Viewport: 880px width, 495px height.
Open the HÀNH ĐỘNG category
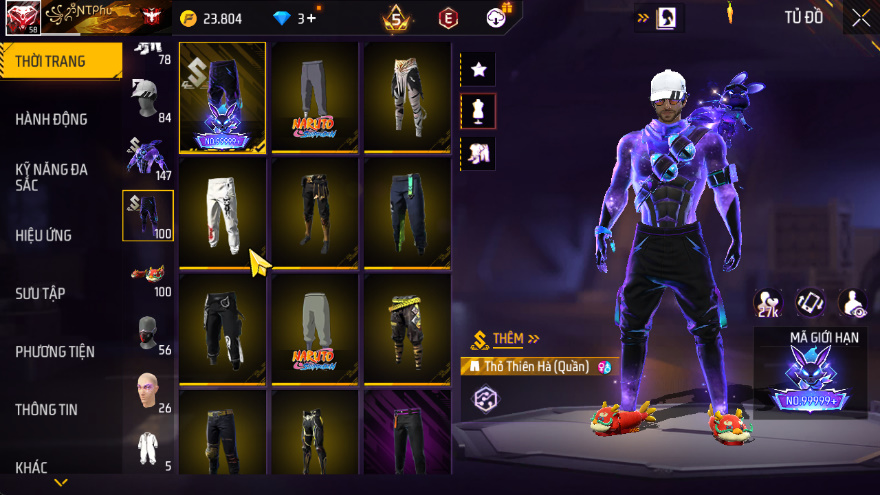tap(51, 119)
